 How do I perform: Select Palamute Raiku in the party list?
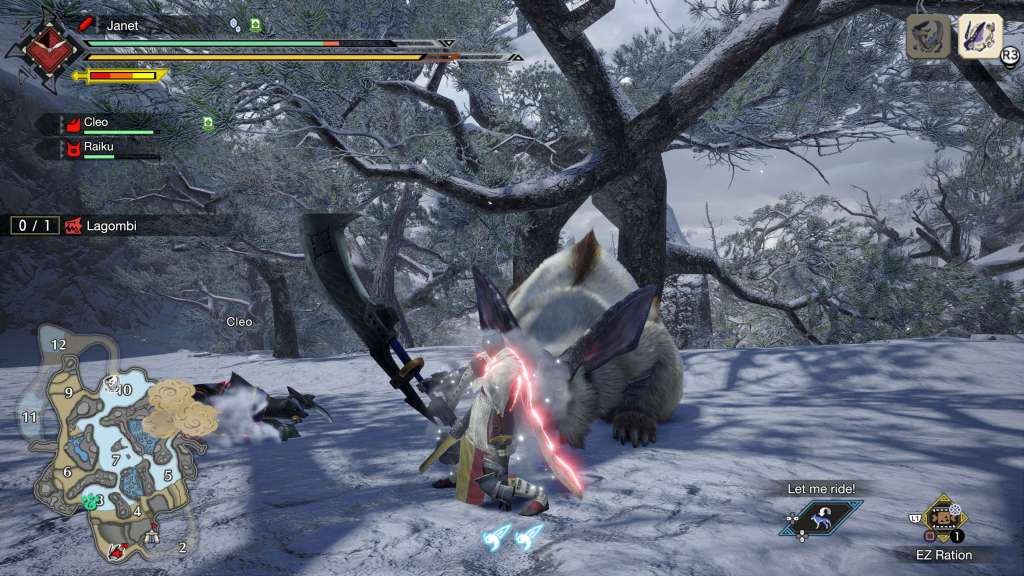click(x=97, y=148)
